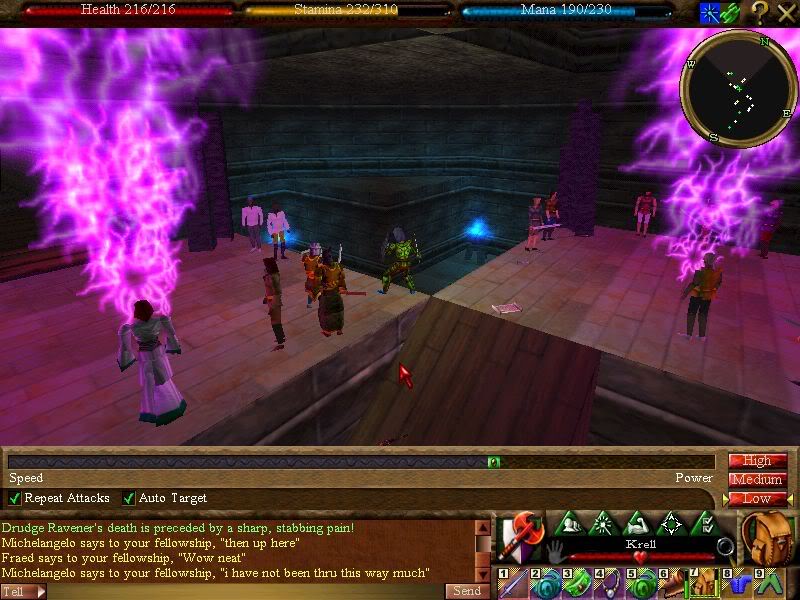Screen dimensions: 800x600
Task: Toggle the Repeat Attacks checkbox
Action: (14, 498)
